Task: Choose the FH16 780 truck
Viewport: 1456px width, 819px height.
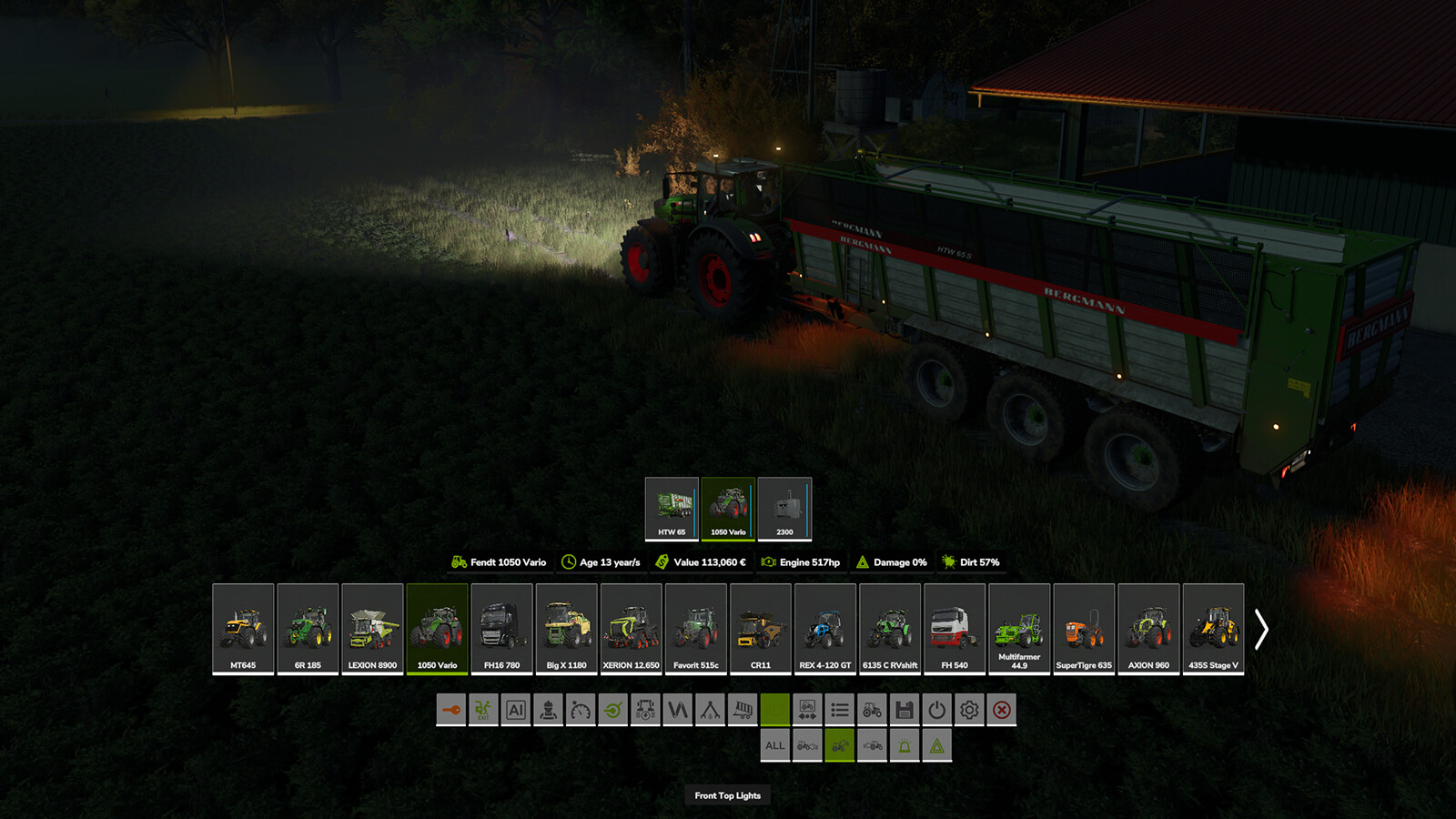Action: click(501, 629)
